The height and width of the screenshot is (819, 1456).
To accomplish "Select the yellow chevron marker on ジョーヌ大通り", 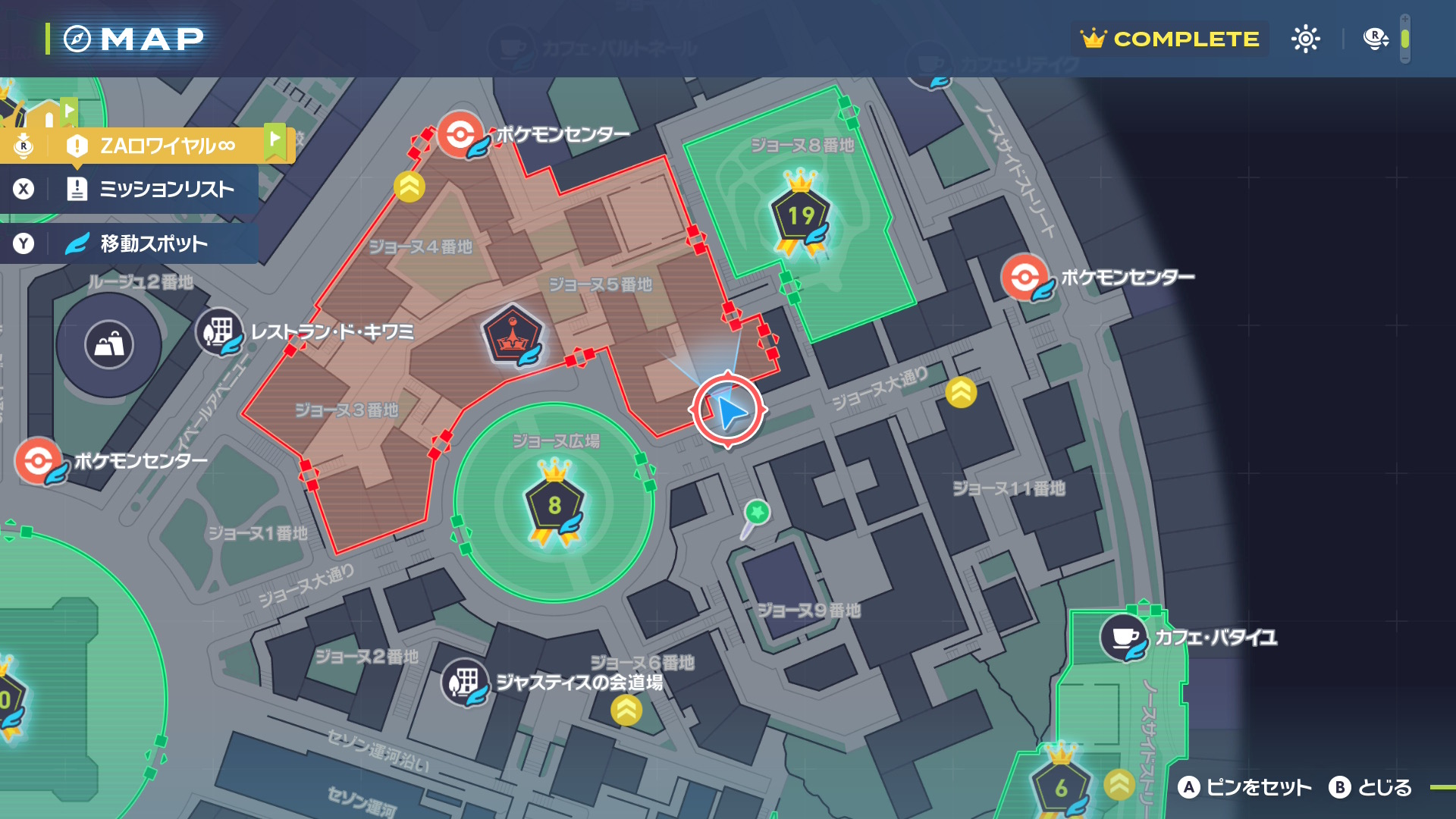I will coord(961,392).
